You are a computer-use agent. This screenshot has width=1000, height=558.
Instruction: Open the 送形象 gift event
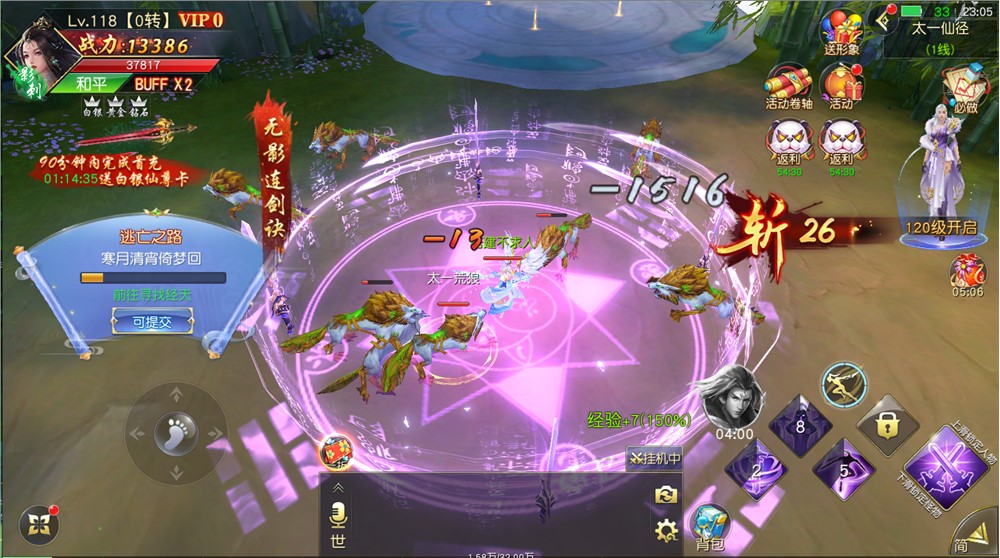[840, 33]
